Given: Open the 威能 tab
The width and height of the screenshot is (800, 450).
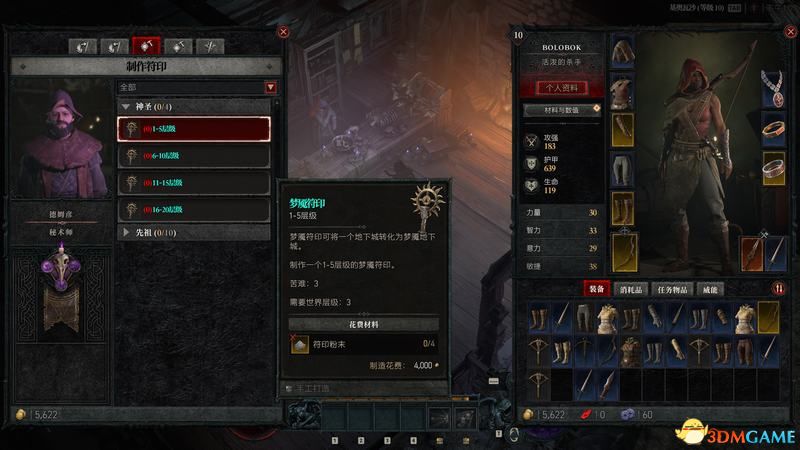Looking at the screenshot, I should coord(711,289).
